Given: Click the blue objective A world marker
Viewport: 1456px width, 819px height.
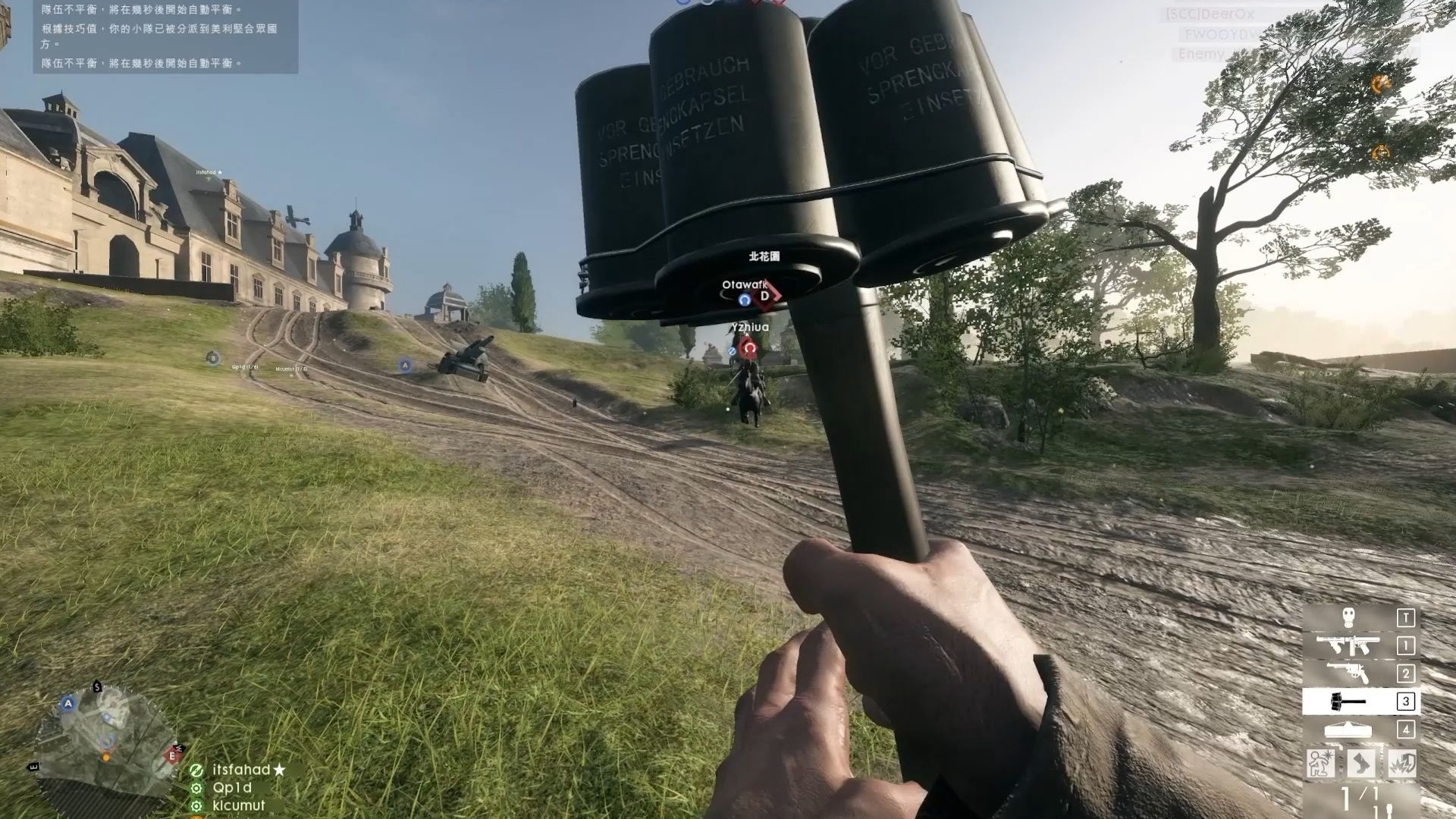Looking at the screenshot, I should (405, 366).
